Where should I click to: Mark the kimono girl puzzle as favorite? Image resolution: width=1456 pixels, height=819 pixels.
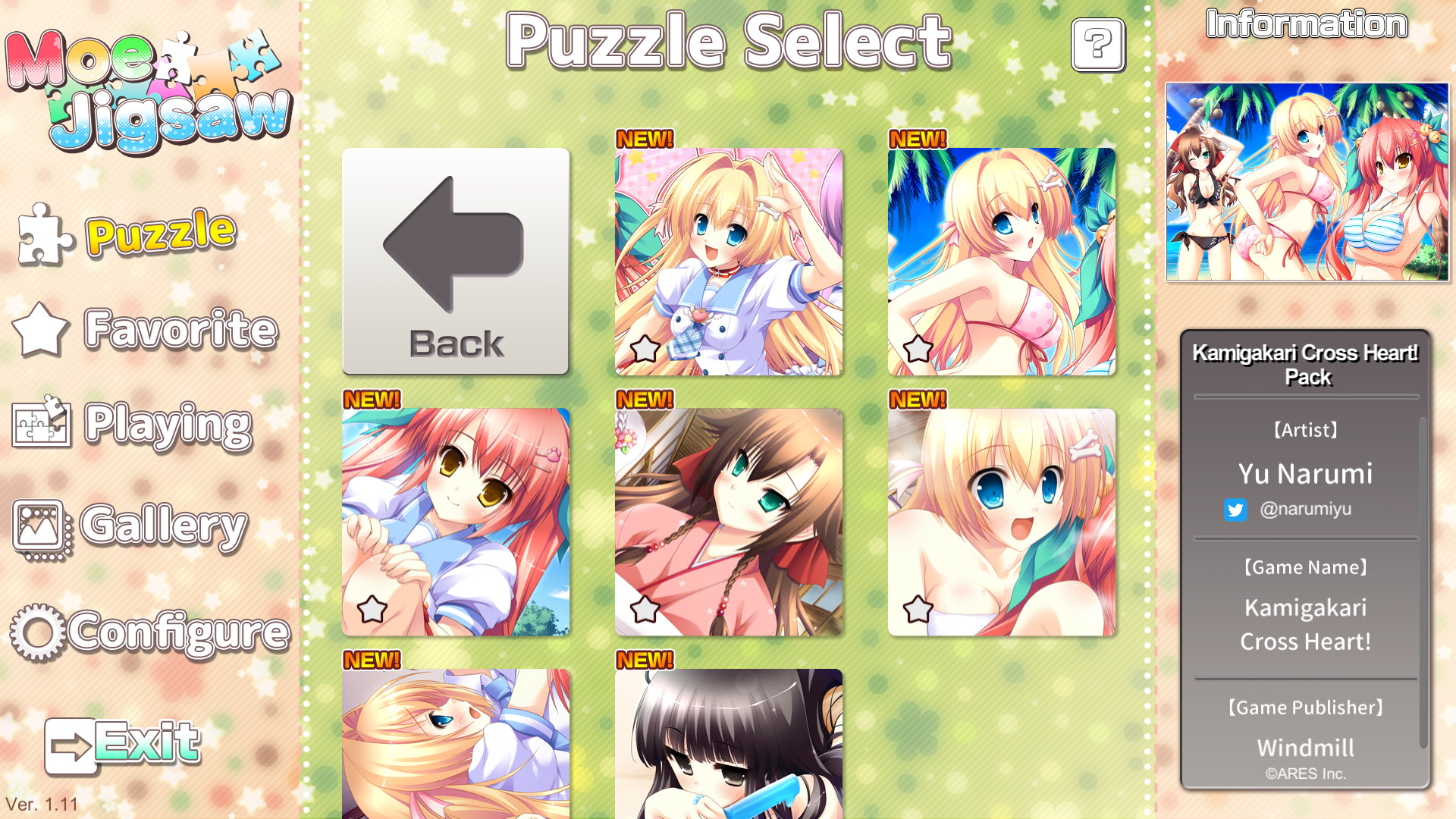(645, 607)
